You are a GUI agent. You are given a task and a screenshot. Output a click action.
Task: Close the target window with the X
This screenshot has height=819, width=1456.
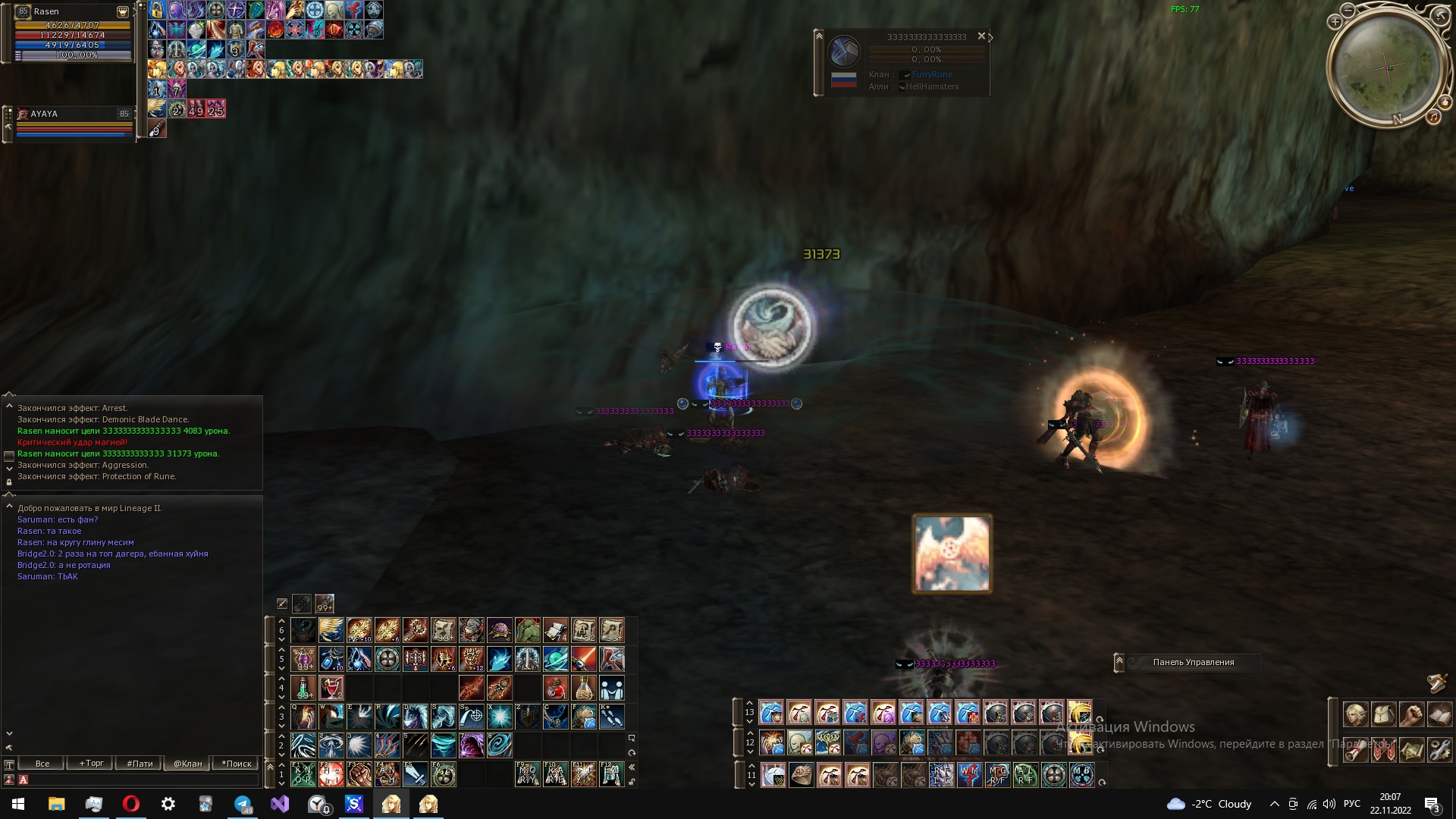click(981, 36)
